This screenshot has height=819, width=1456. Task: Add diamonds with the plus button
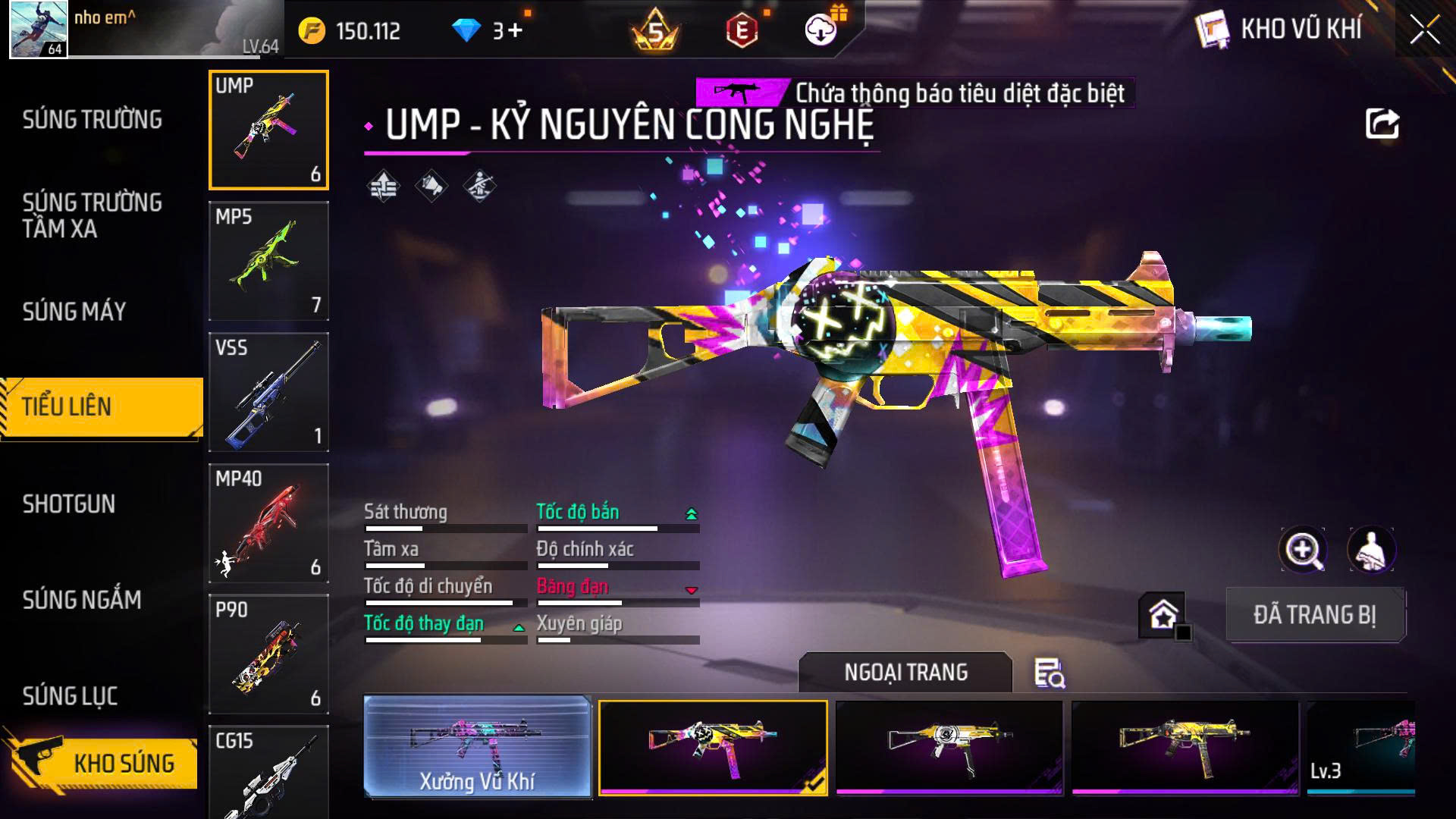pos(515,30)
